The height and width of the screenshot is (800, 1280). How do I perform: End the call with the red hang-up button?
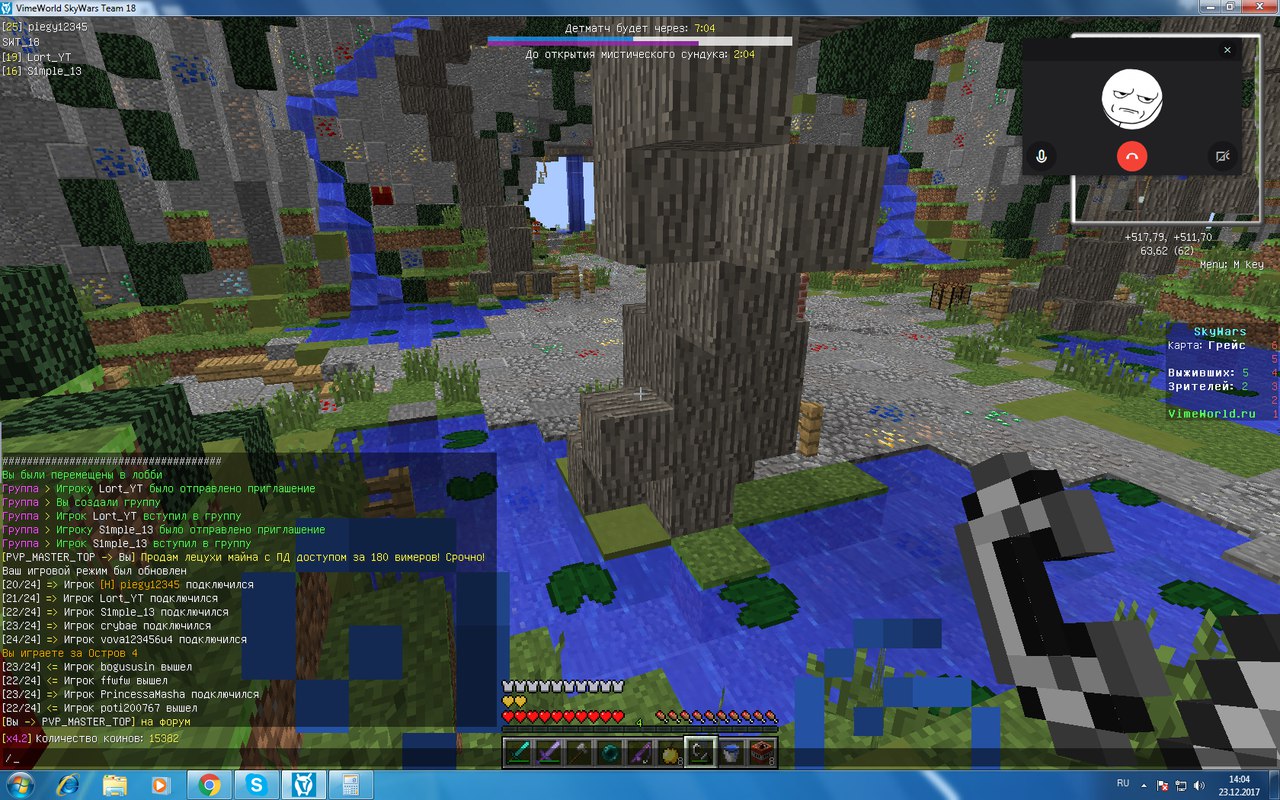[1131, 156]
